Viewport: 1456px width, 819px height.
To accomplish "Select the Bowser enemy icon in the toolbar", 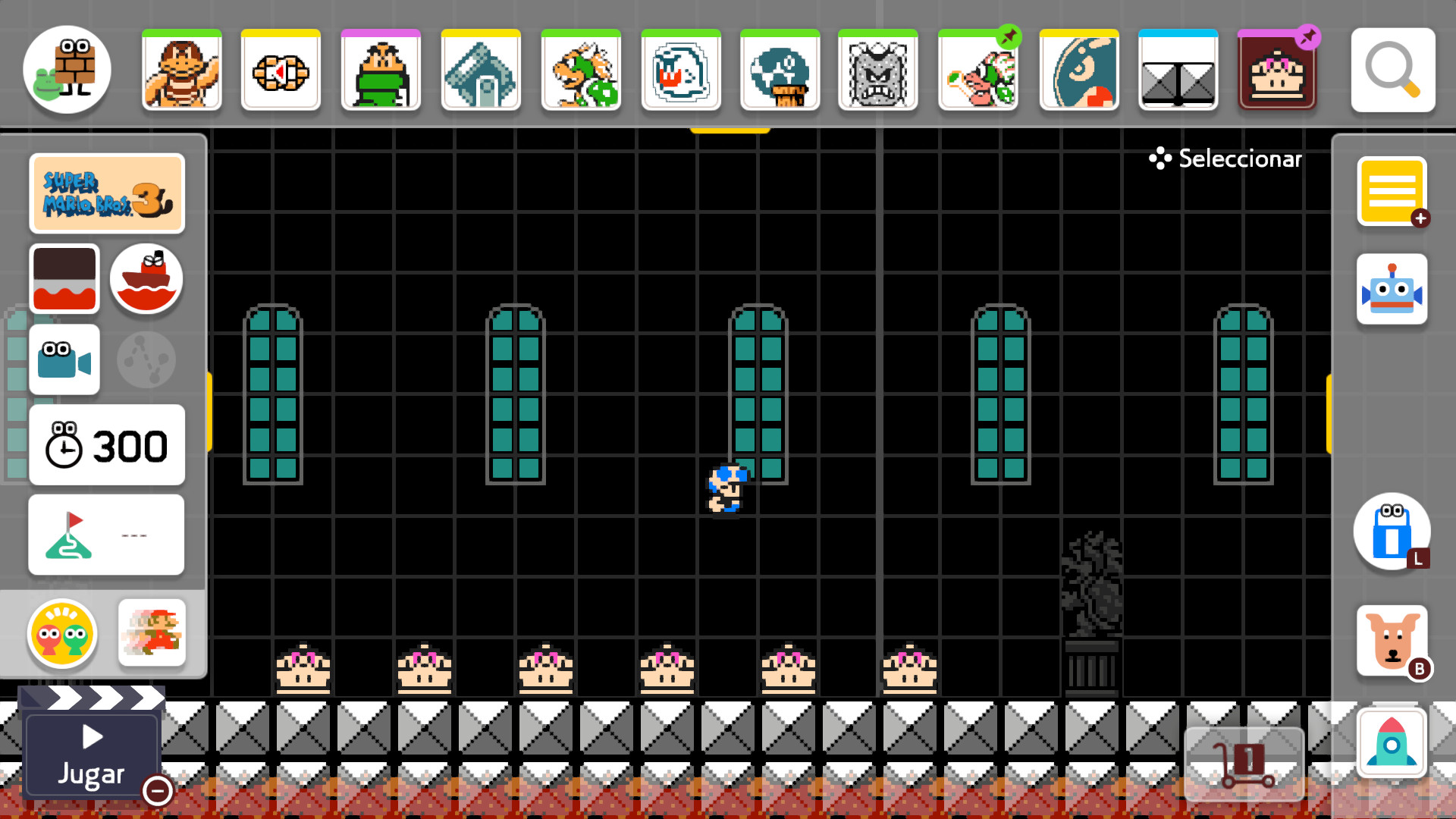I will (581, 71).
